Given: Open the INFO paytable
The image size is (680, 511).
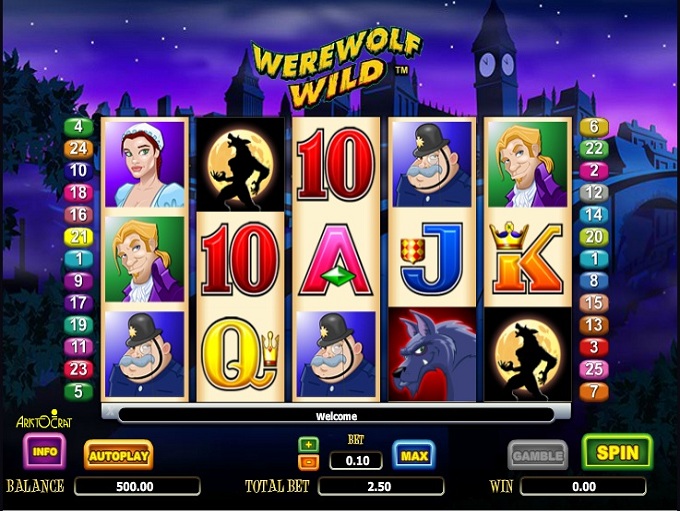Looking at the screenshot, I should coord(44,452).
